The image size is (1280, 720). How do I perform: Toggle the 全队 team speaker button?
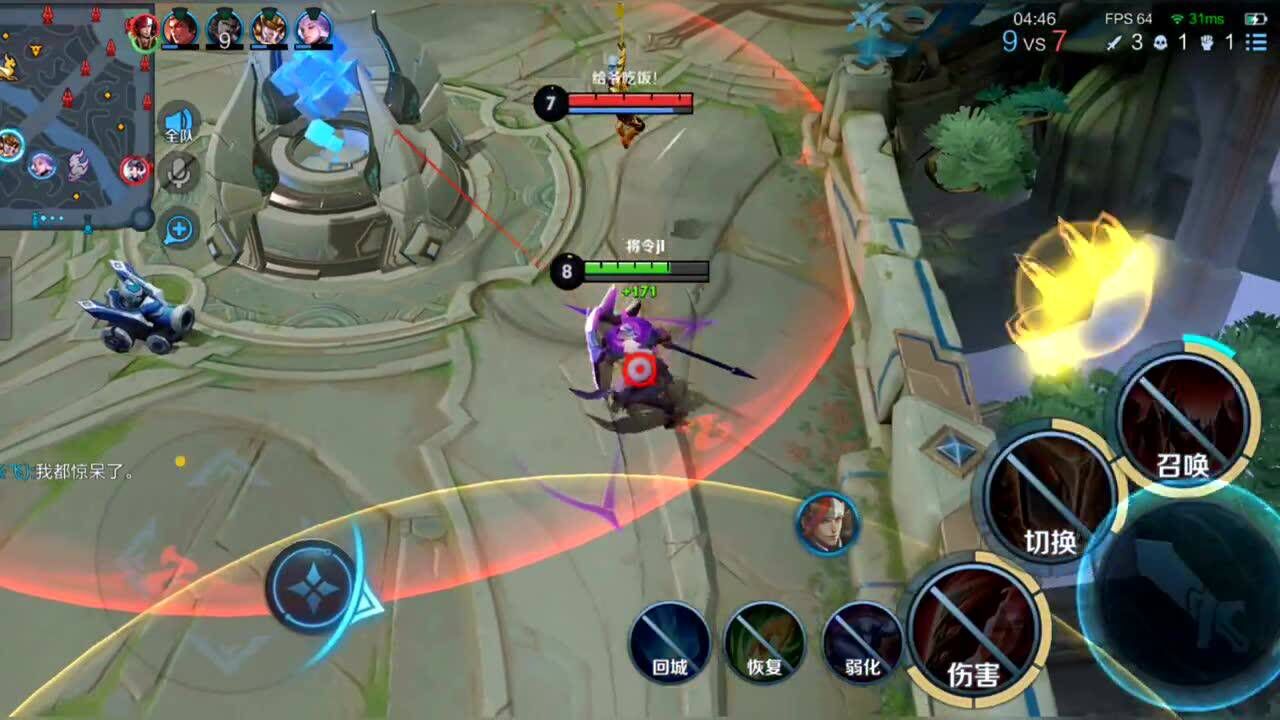coord(179,123)
